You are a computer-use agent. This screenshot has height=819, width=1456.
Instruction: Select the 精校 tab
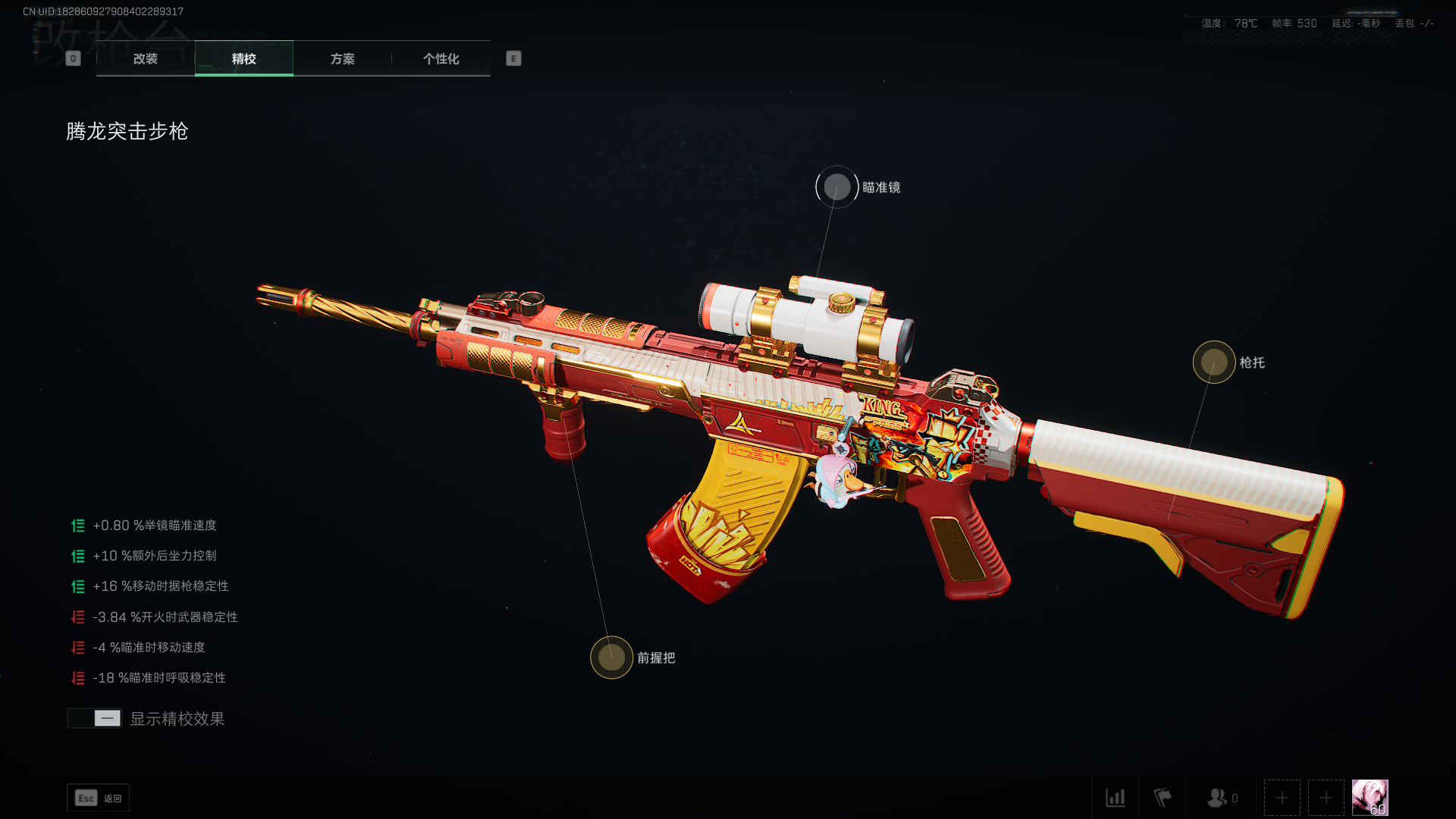click(x=243, y=58)
